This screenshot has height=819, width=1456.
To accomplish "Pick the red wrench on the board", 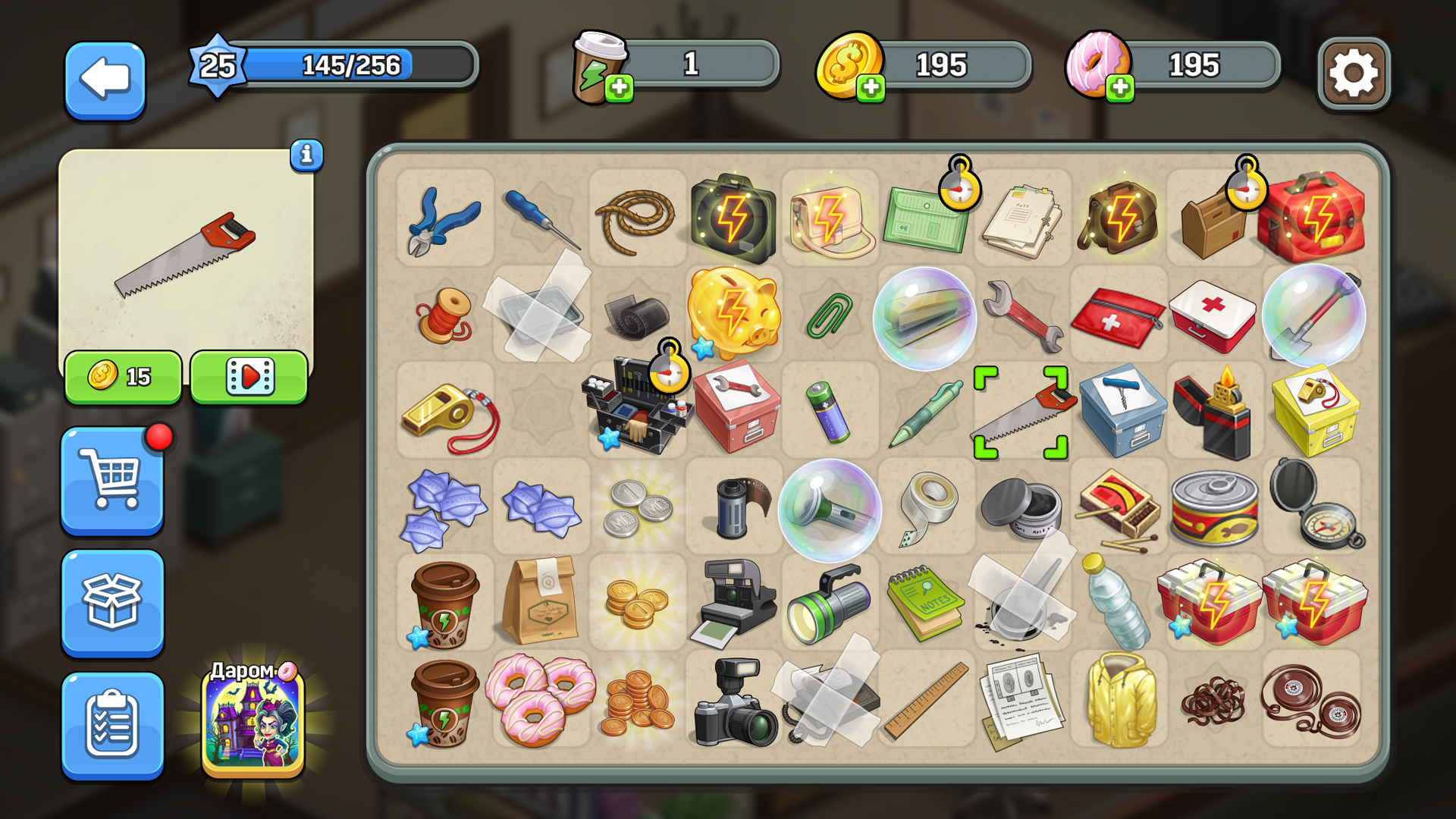I will point(1021,314).
